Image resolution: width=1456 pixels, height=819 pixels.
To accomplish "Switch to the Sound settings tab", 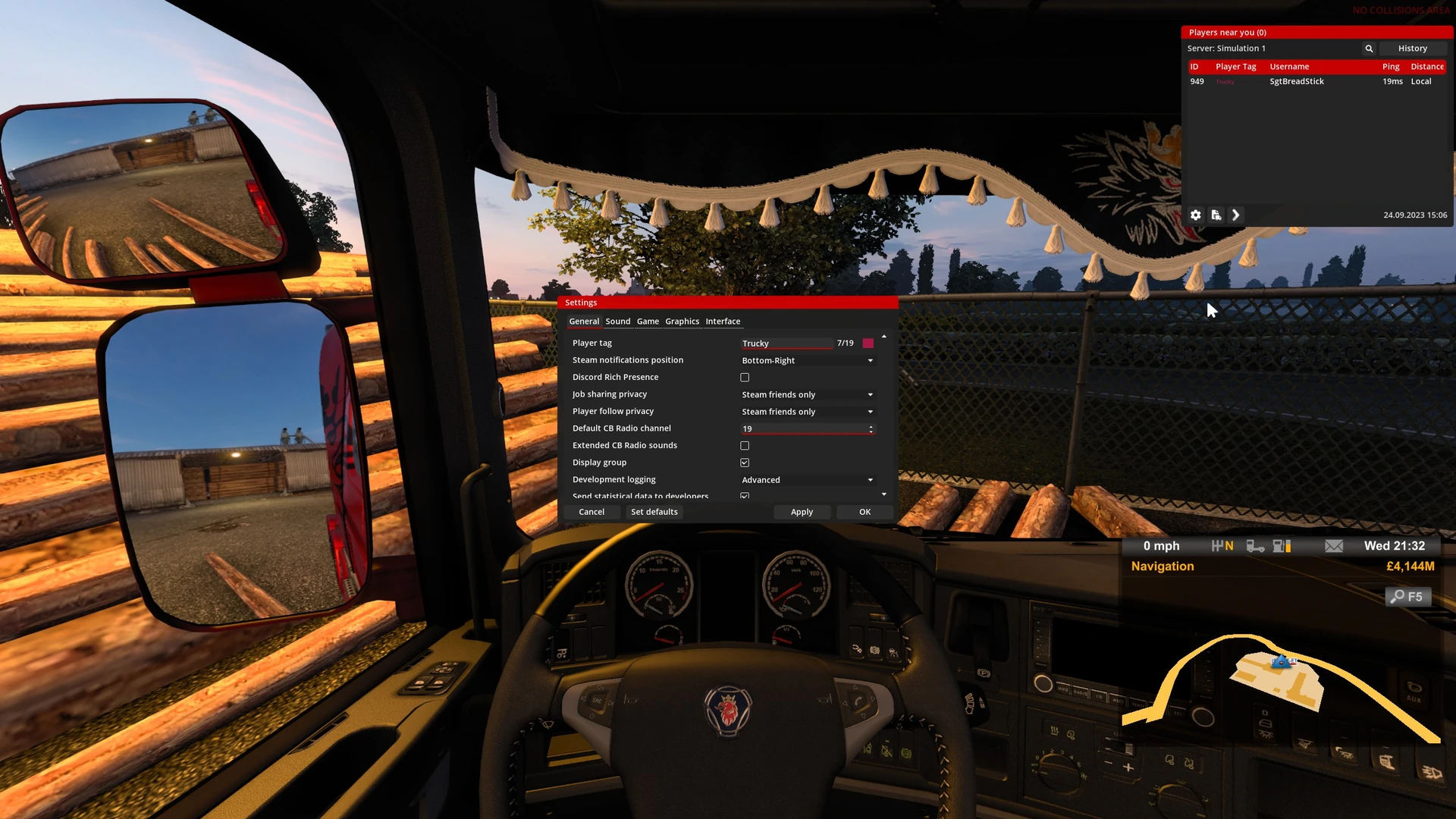I will 617,322.
